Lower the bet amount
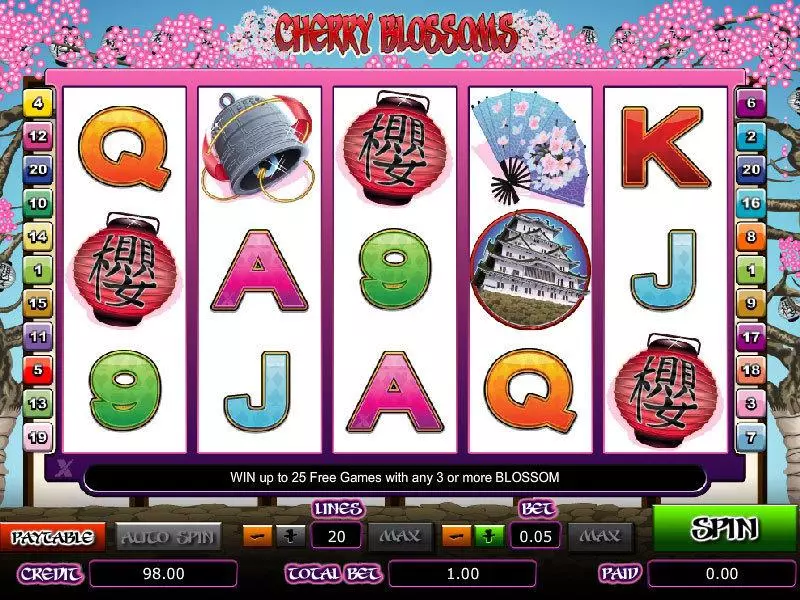This screenshot has height=600, width=800. click(x=456, y=536)
